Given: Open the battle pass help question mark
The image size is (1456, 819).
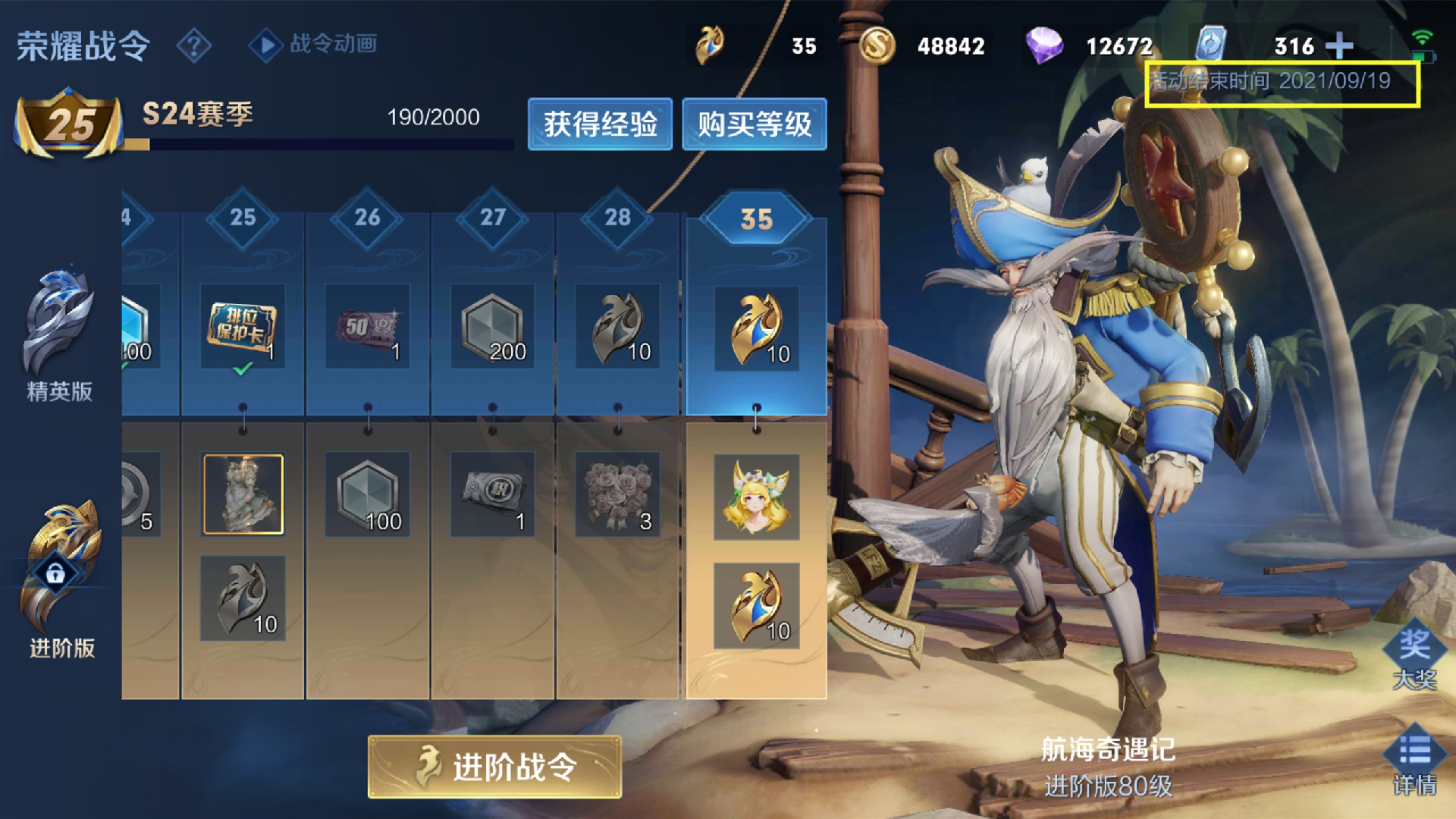Looking at the screenshot, I should [195, 45].
